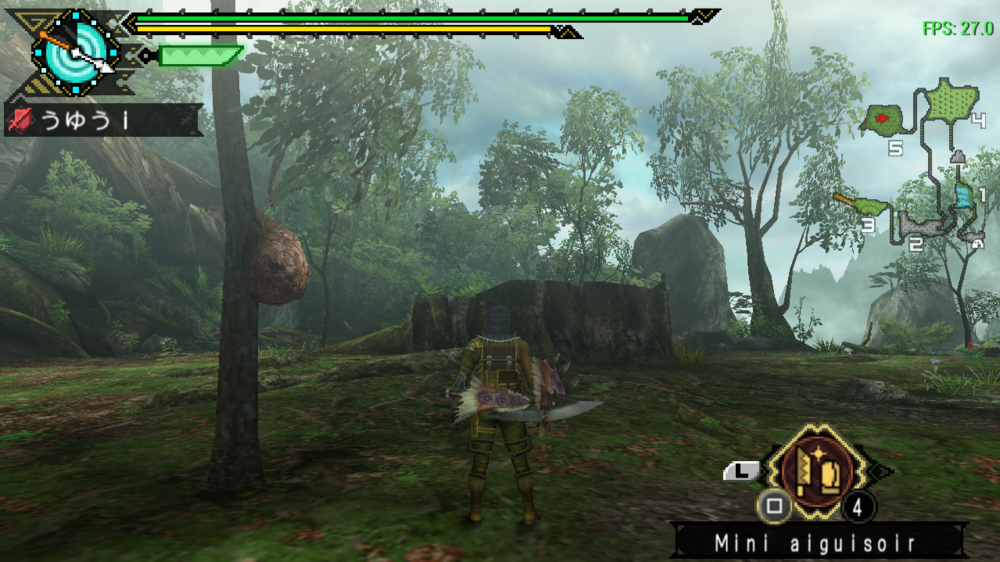
Task: Click the Mini aiguisoir item name label
Action: 817,544
